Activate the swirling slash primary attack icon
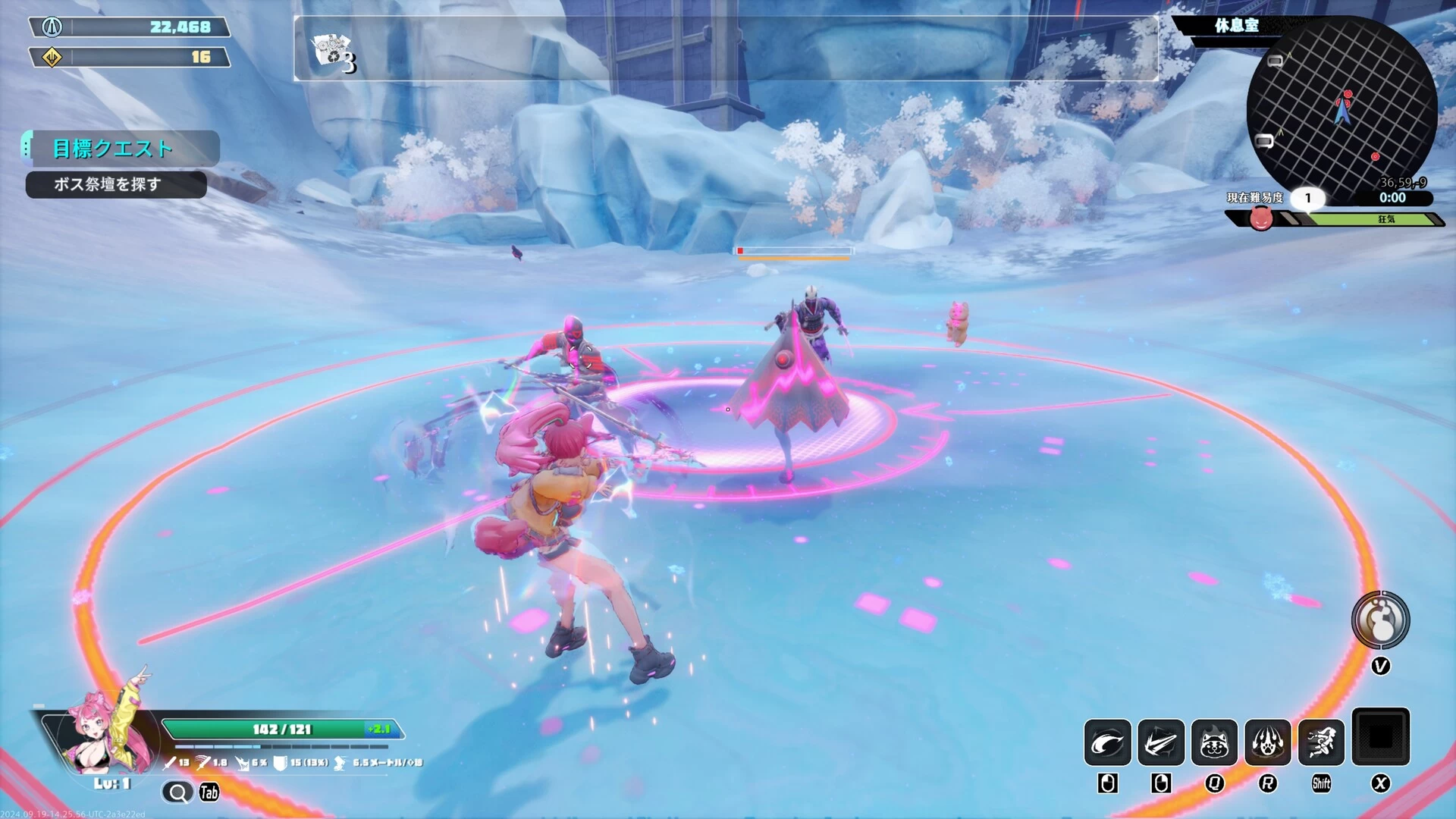 click(1107, 742)
